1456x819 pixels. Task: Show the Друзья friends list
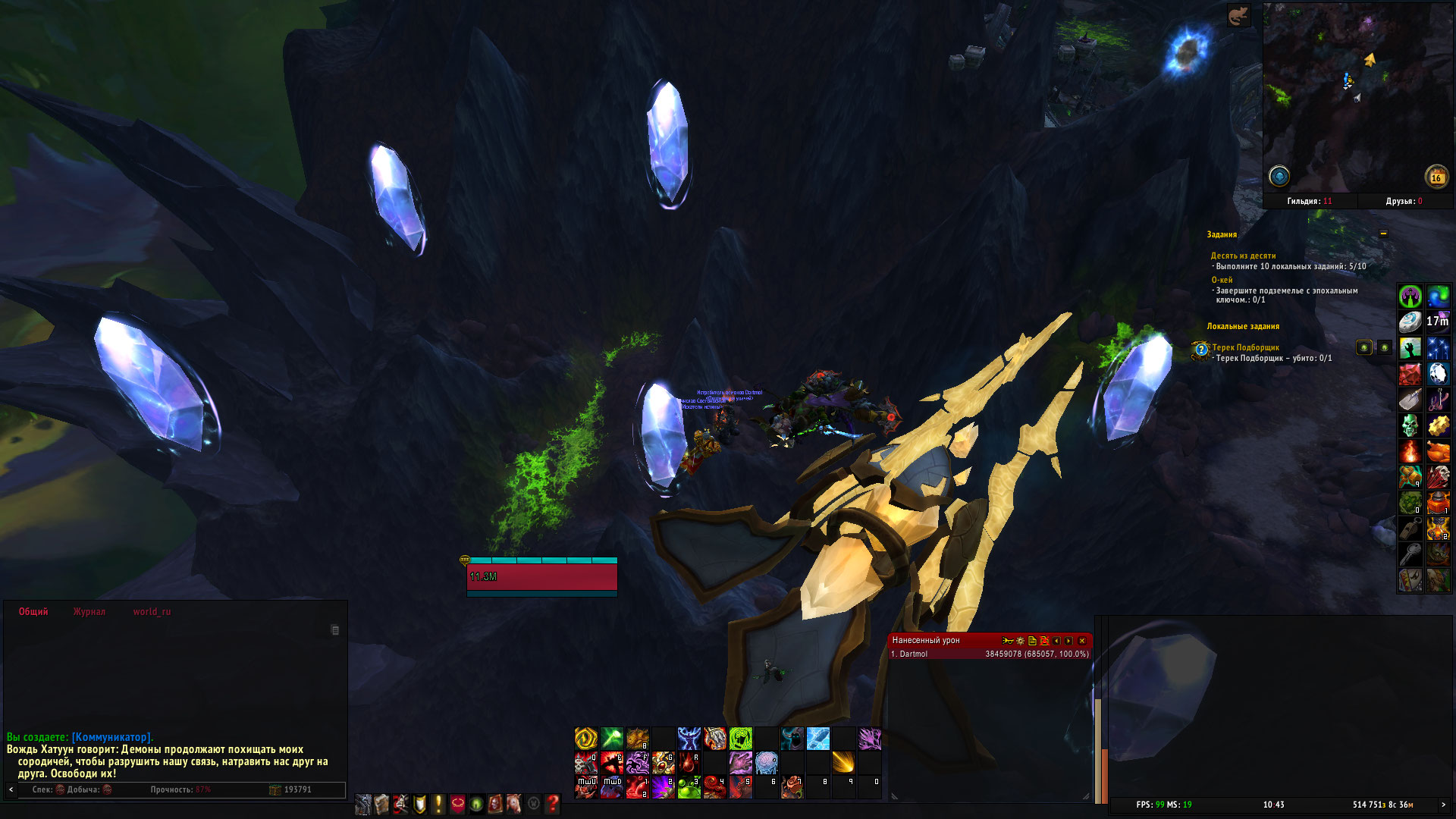[1404, 201]
